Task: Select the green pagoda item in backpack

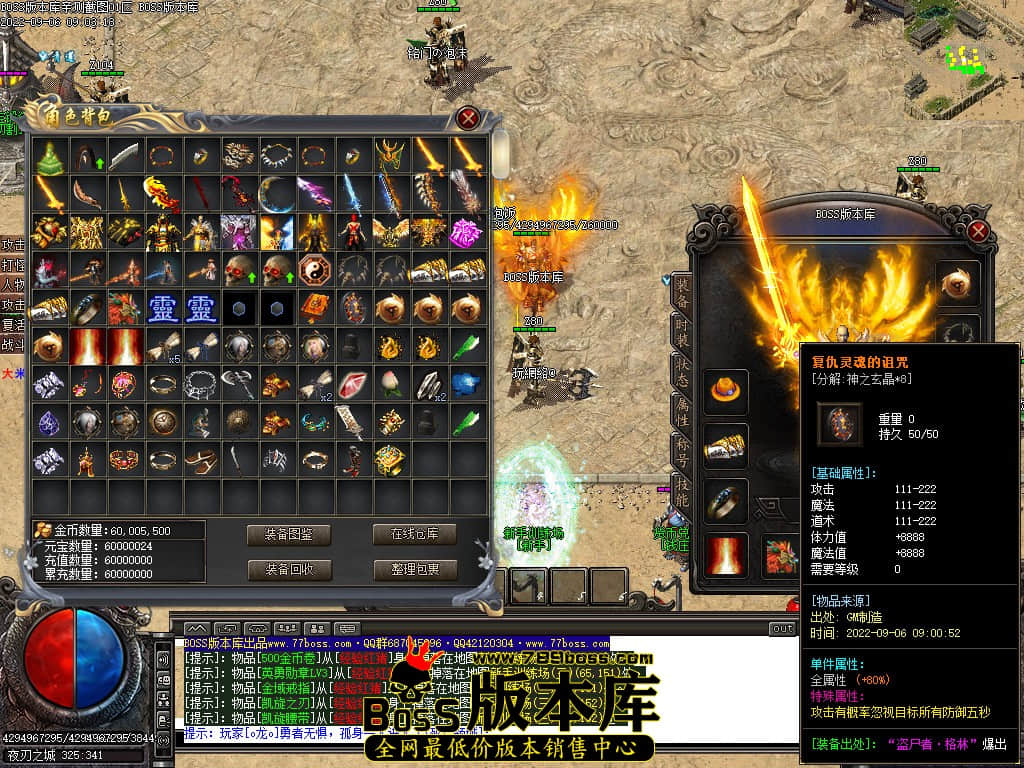Action: click(48, 155)
